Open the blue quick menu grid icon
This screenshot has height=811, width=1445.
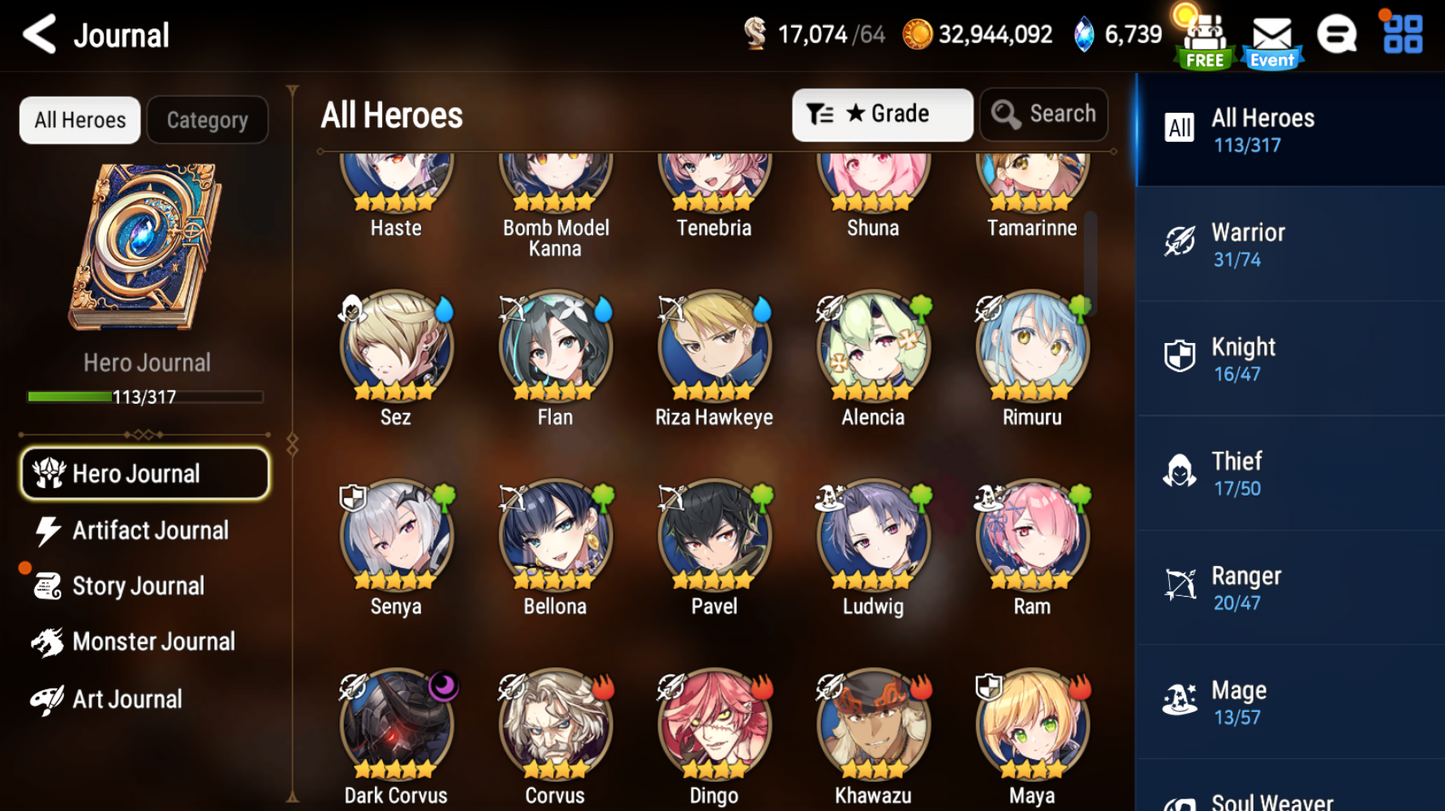pos(1403,34)
